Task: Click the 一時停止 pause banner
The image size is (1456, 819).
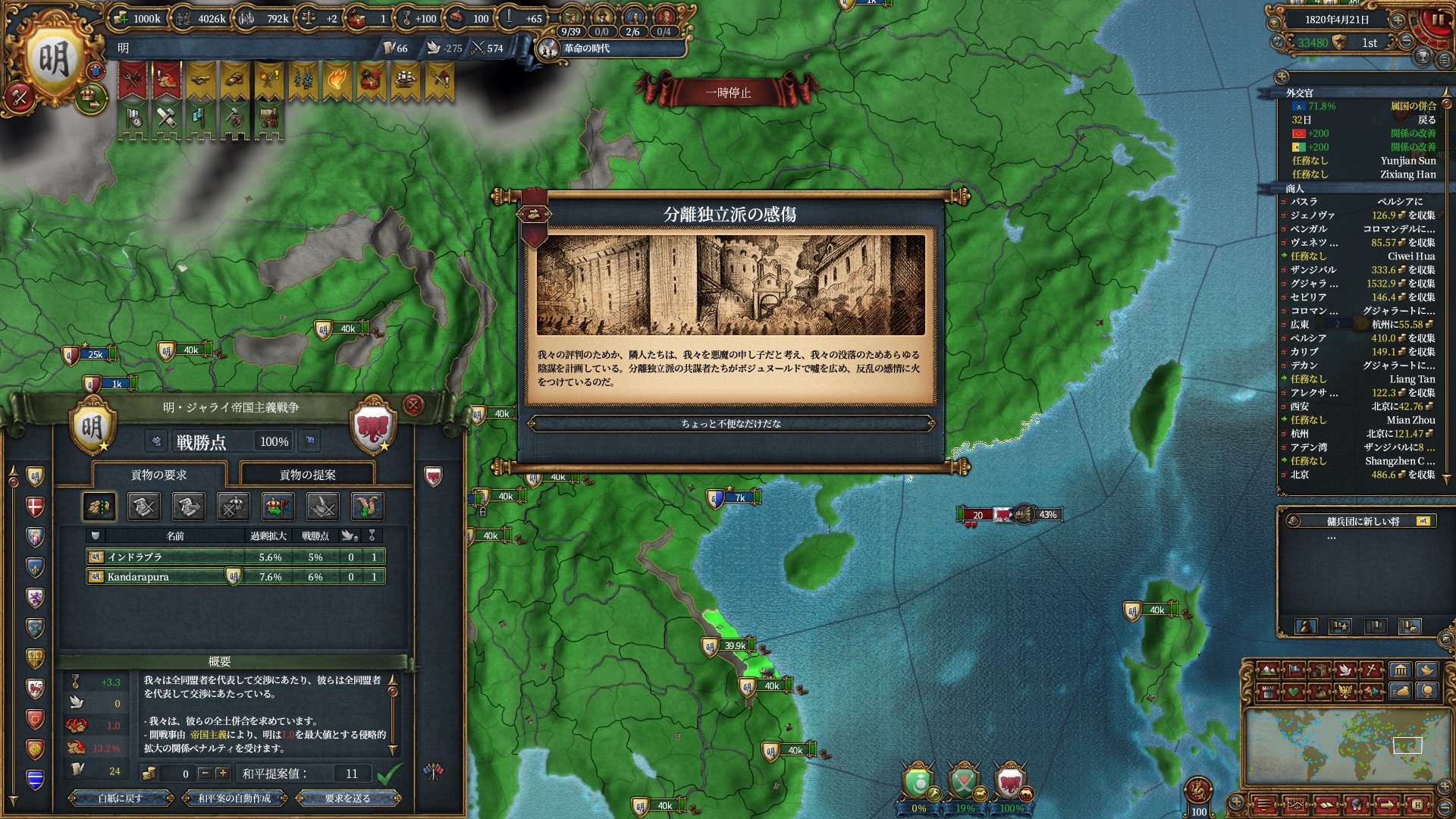Action: pyautogui.click(x=727, y=93)
